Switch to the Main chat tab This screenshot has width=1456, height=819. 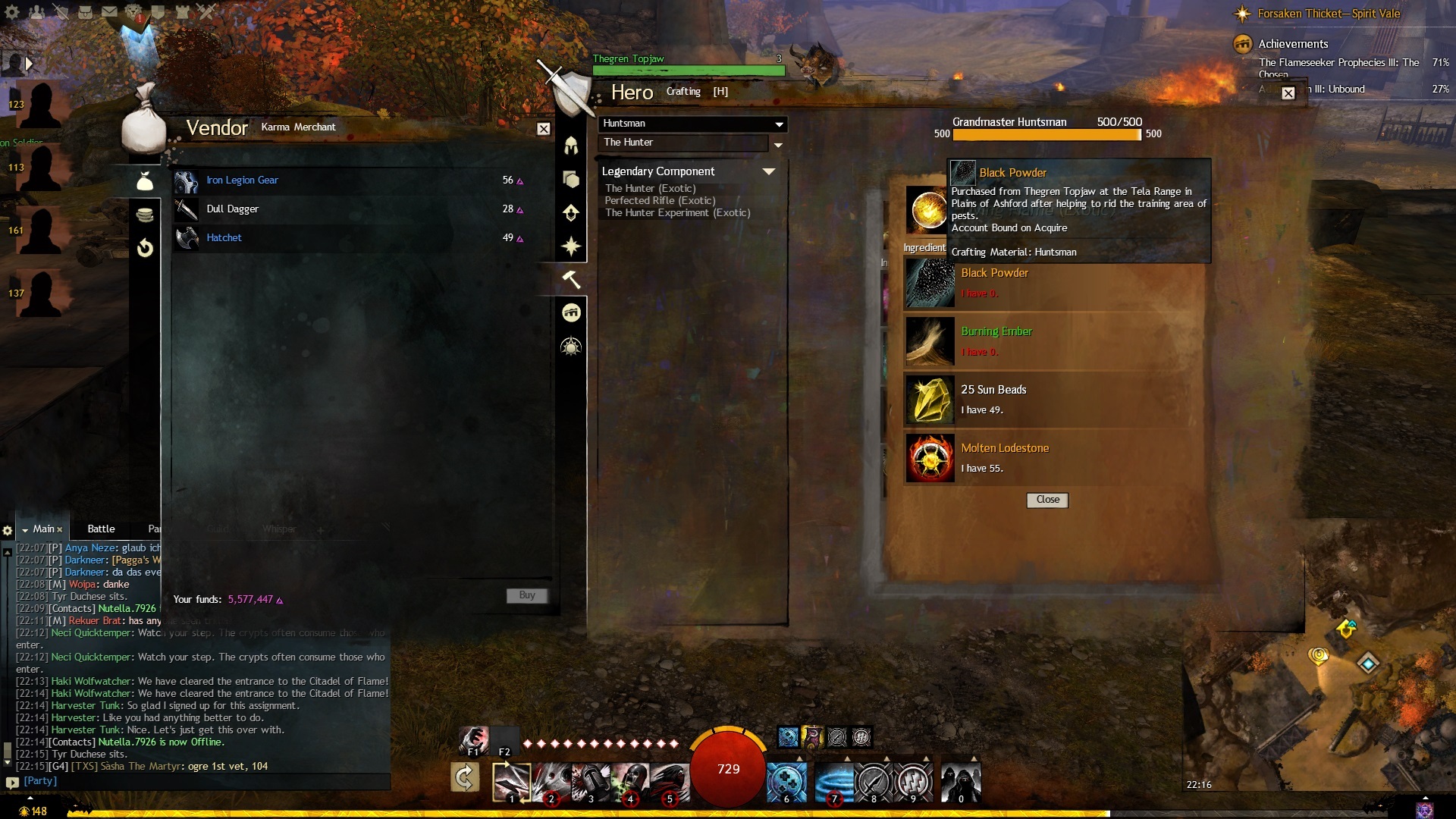(x=43, y=529)
